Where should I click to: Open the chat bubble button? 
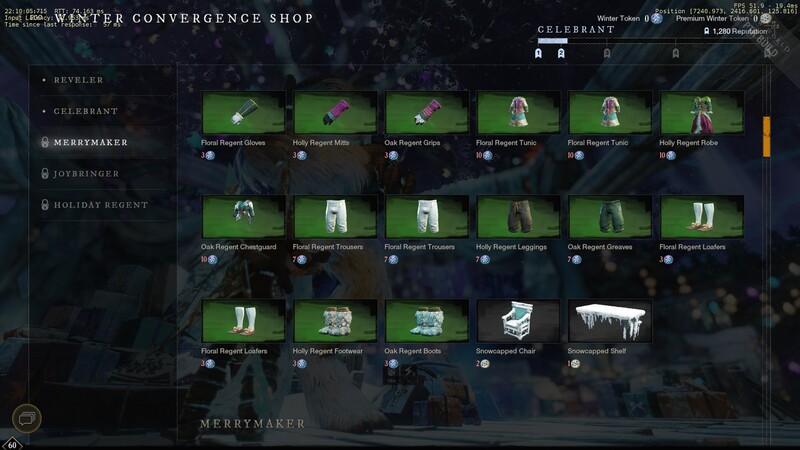tap(27, 418)
